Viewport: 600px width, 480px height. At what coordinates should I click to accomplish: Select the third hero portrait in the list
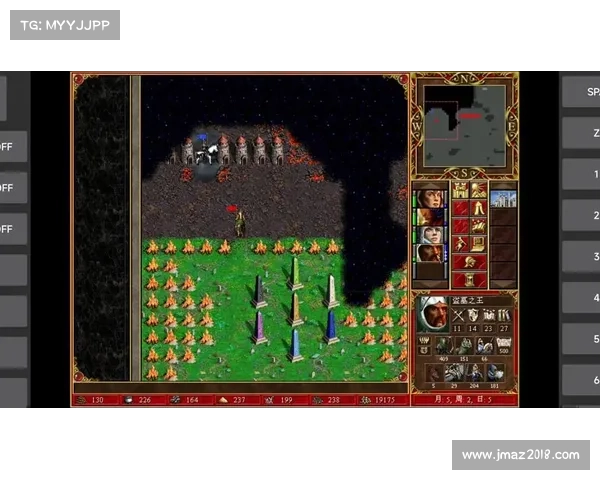click(430, 236)
